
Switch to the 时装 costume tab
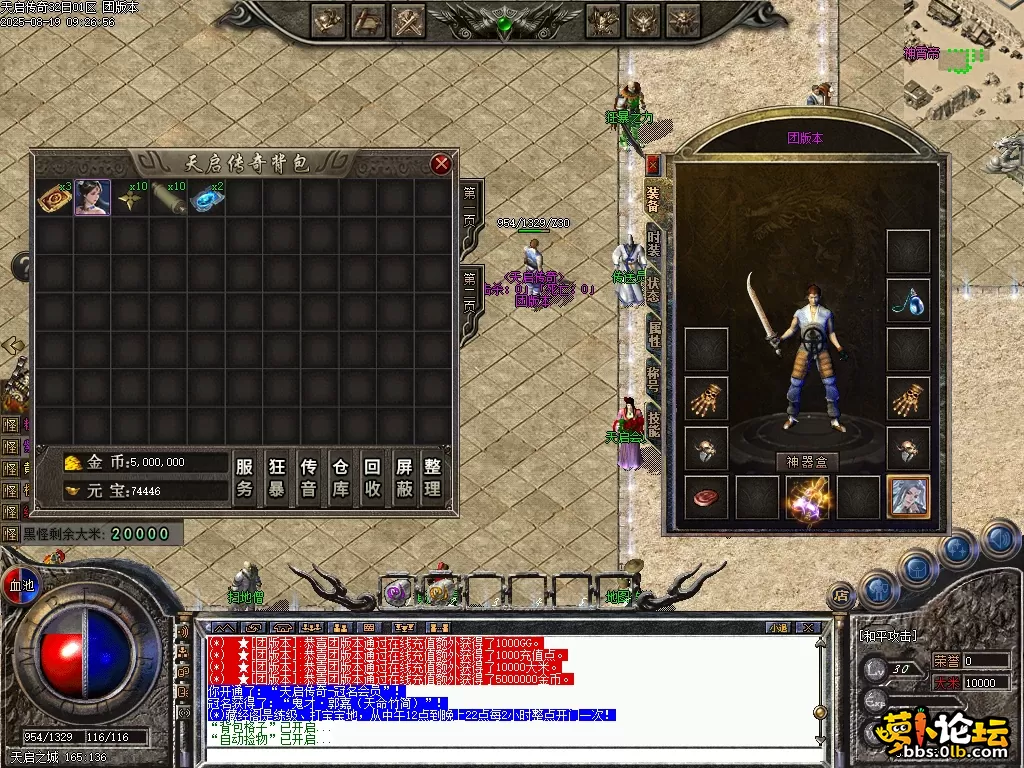pyautogui.click(x=654, y=245)
